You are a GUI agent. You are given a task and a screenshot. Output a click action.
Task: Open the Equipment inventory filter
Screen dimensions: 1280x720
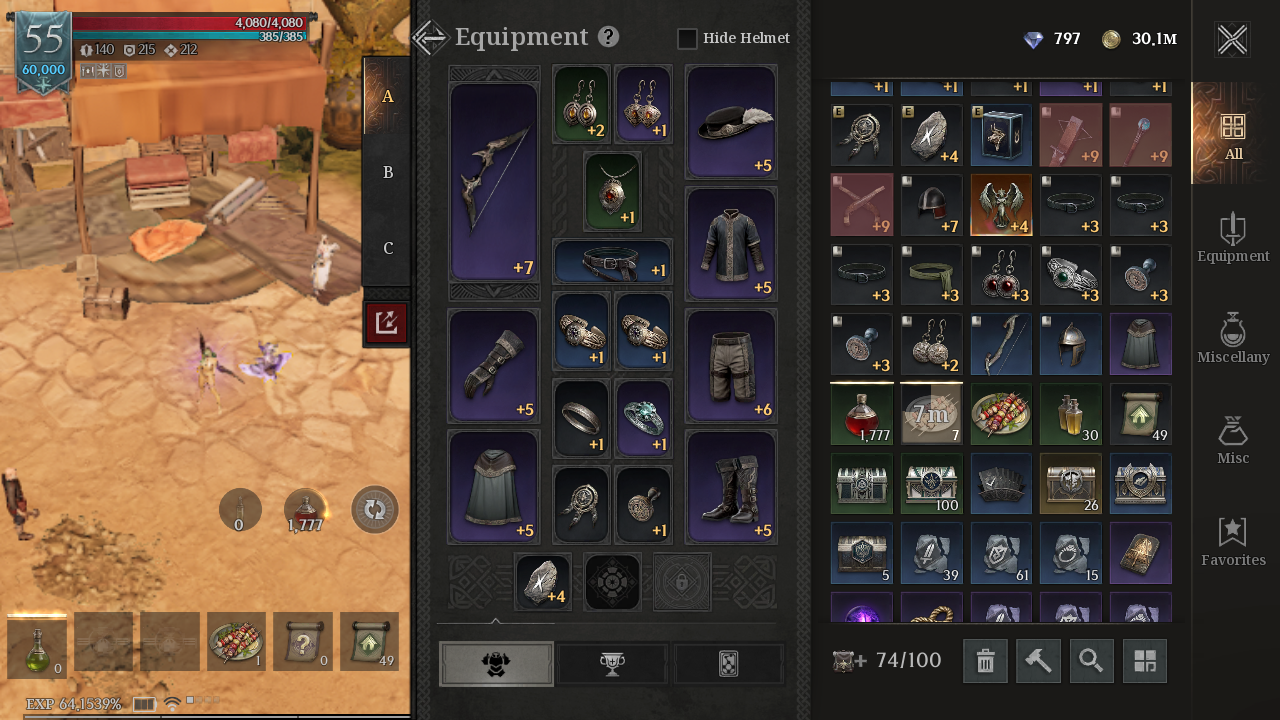coord(1233,238)
